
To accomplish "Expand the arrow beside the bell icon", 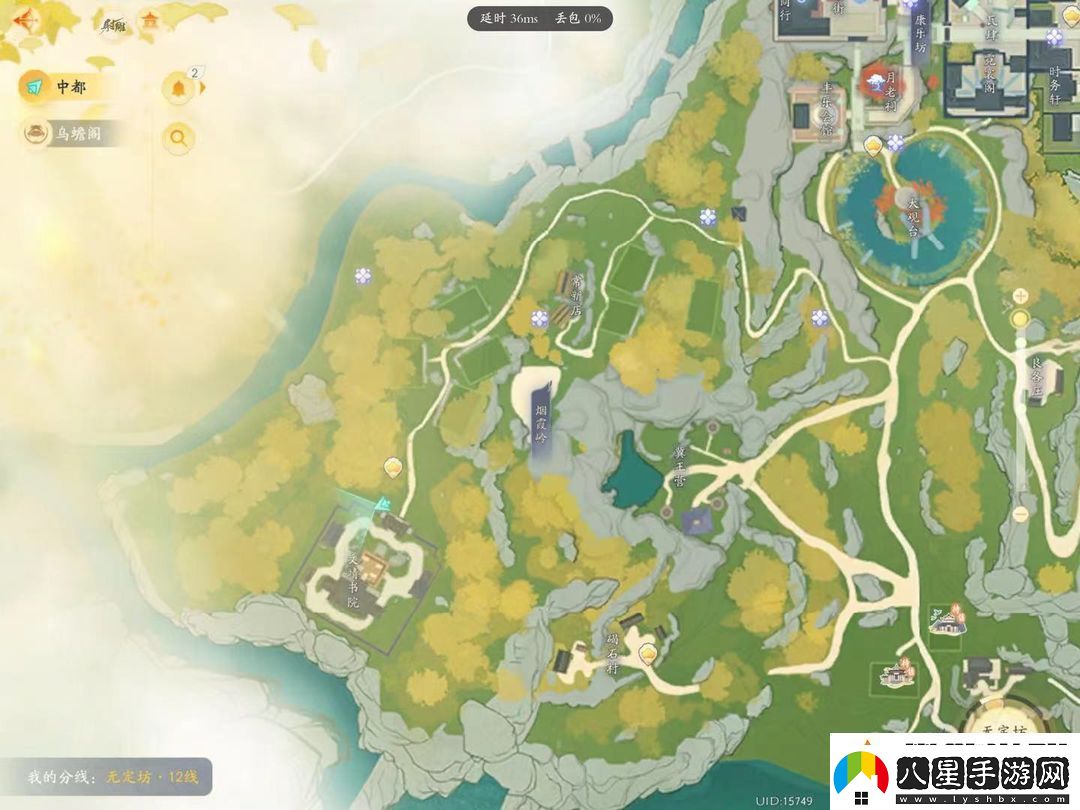I will tap(204, 88).
